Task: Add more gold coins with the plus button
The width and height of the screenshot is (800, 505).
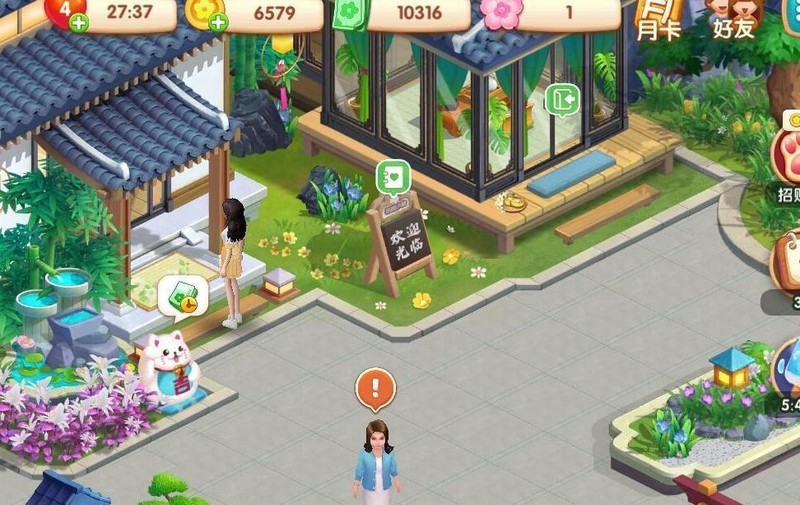Action: (x=217, y=22)
